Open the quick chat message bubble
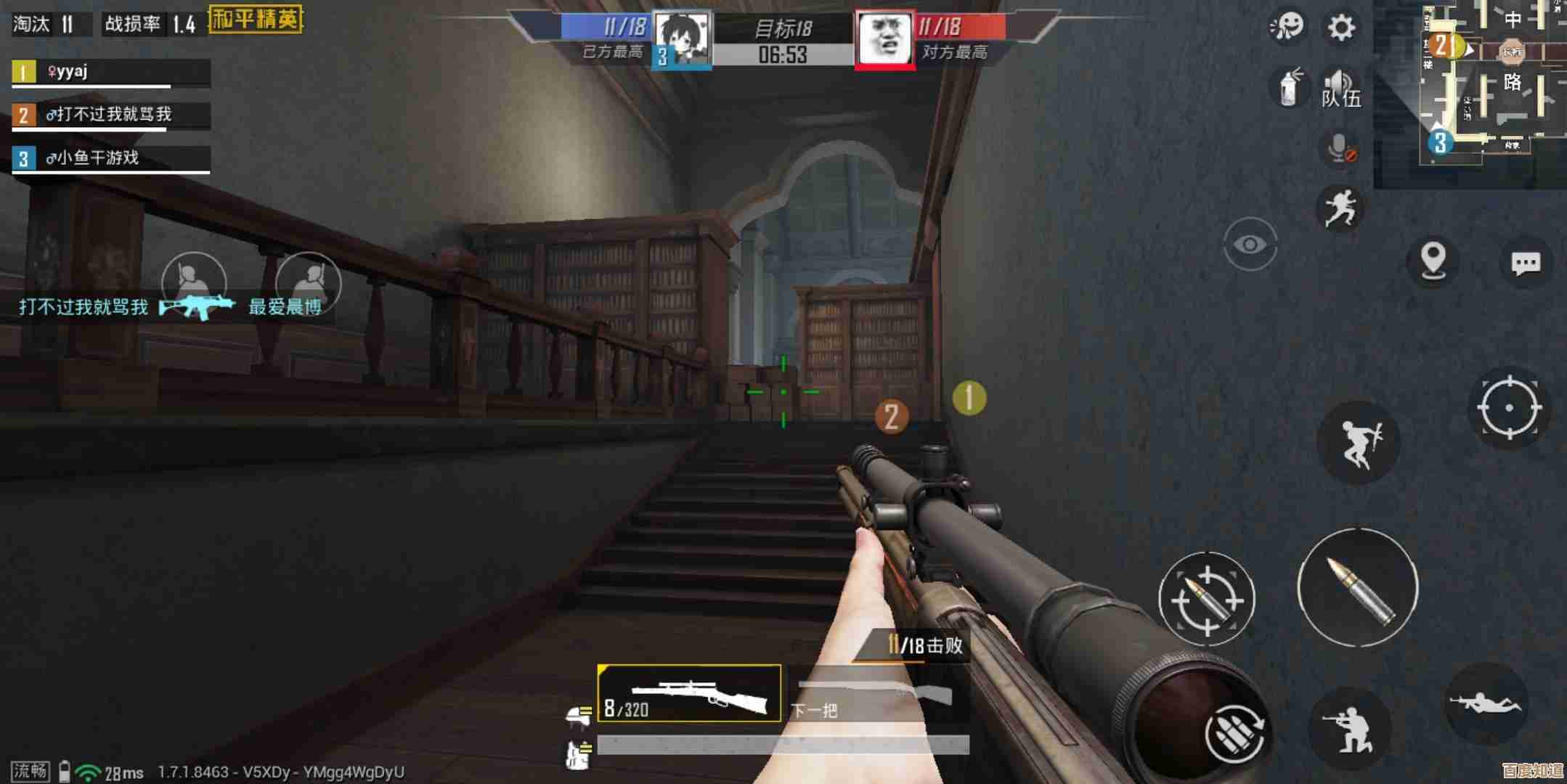The height and width of the screenshot is (784, 1567). (1525, 262)
